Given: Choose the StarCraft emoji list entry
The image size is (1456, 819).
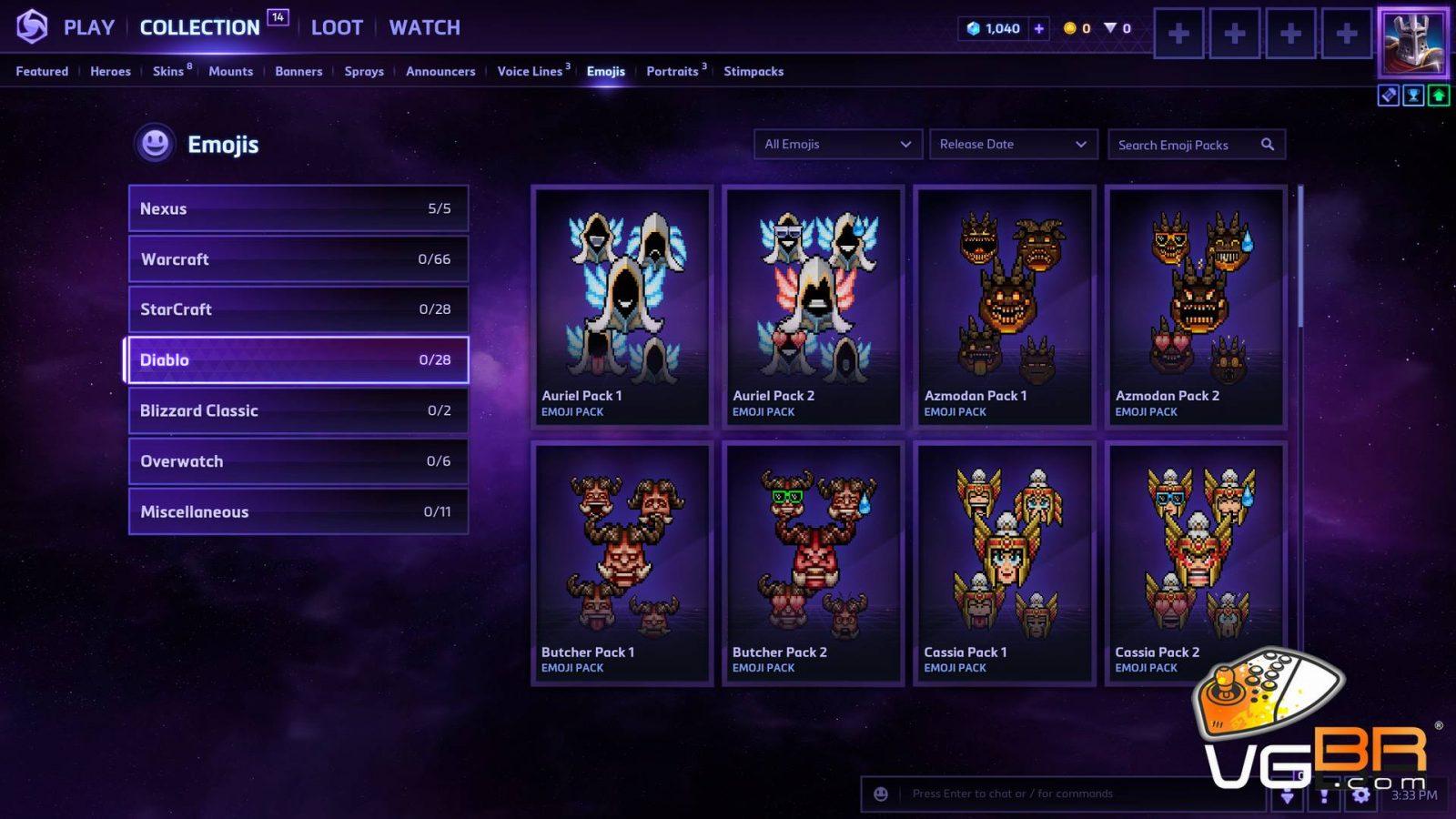Looking at the screenshot, I should coord(298,309).
